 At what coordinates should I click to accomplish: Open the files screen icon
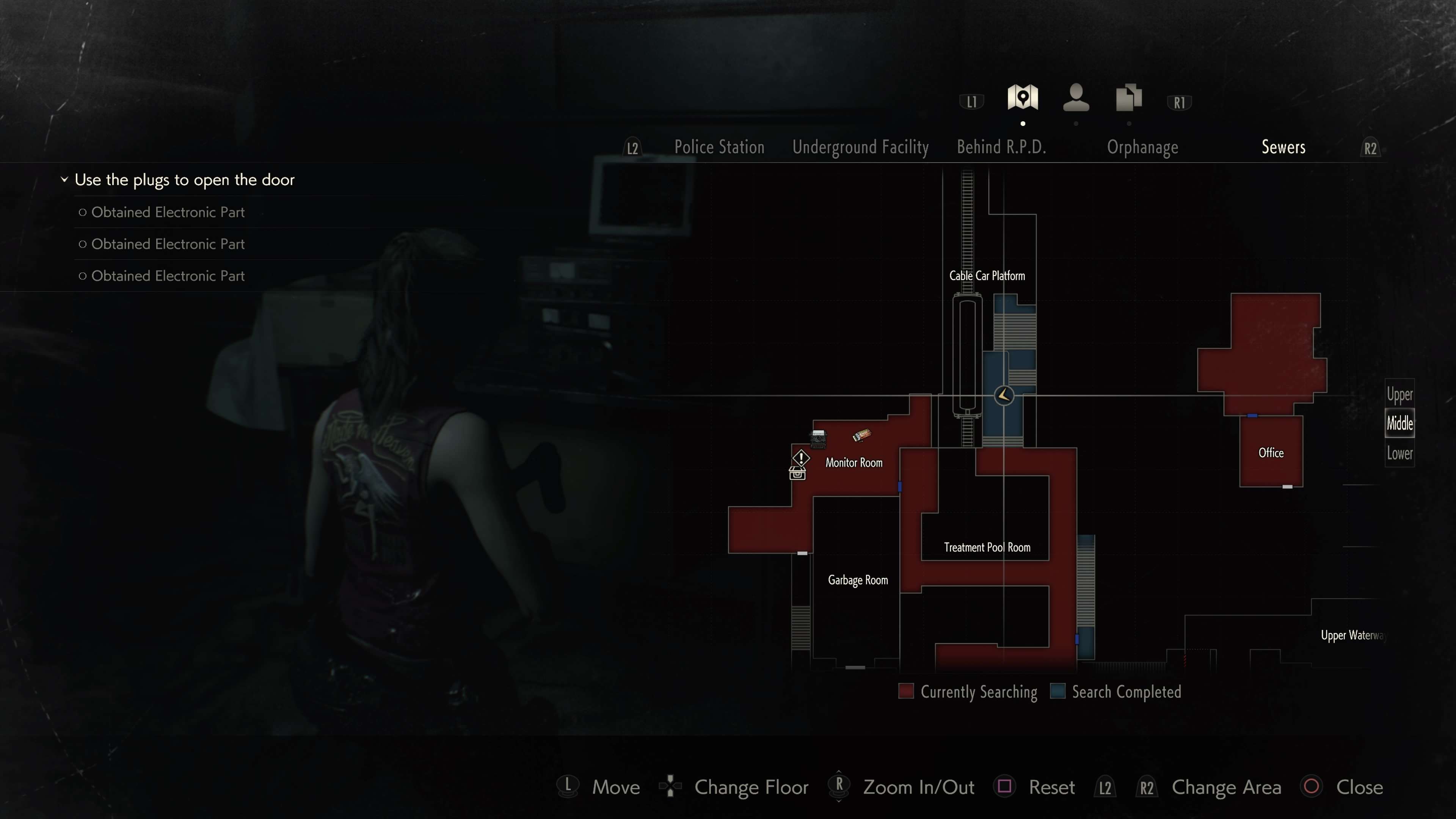[x=1129, y=98]
